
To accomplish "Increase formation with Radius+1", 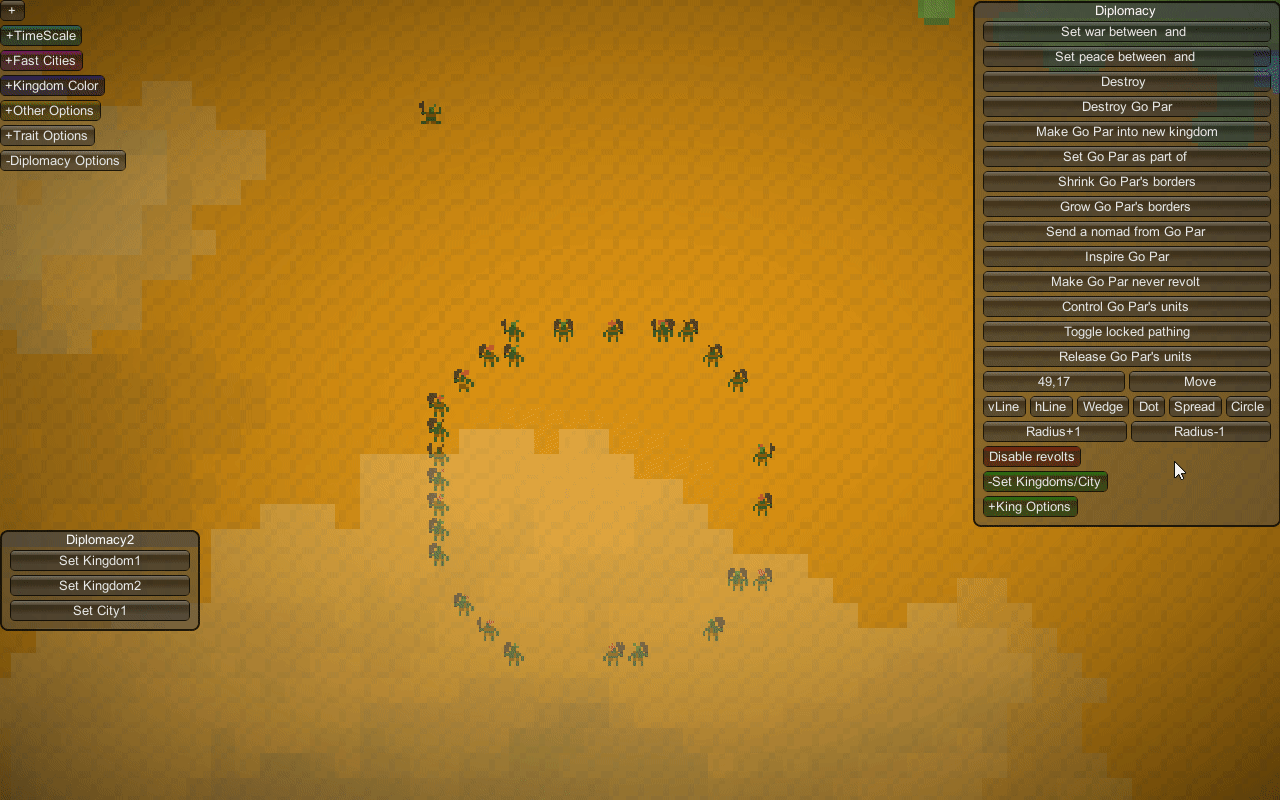I will 1054,432.
